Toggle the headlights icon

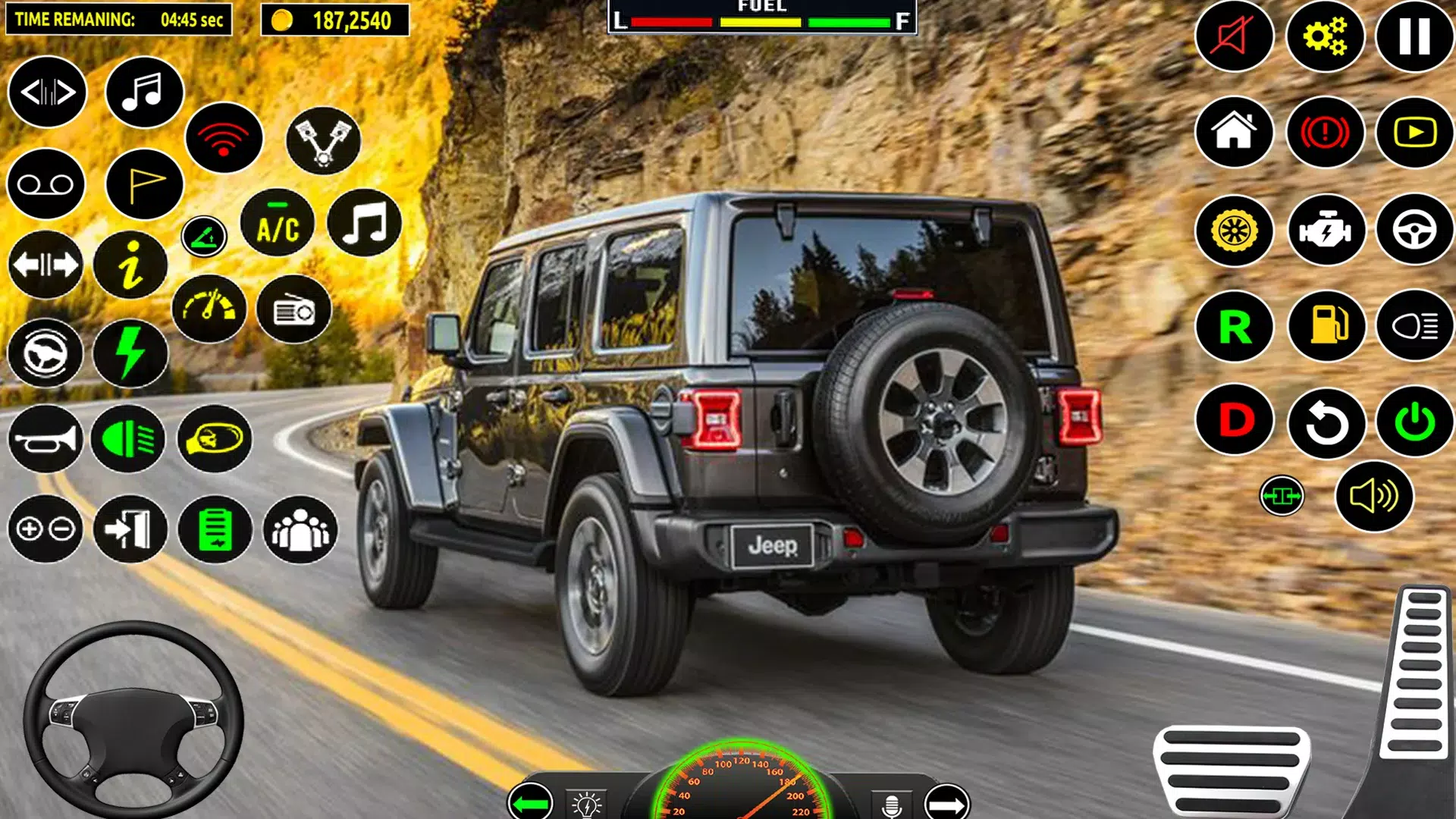click(1414, 326)
